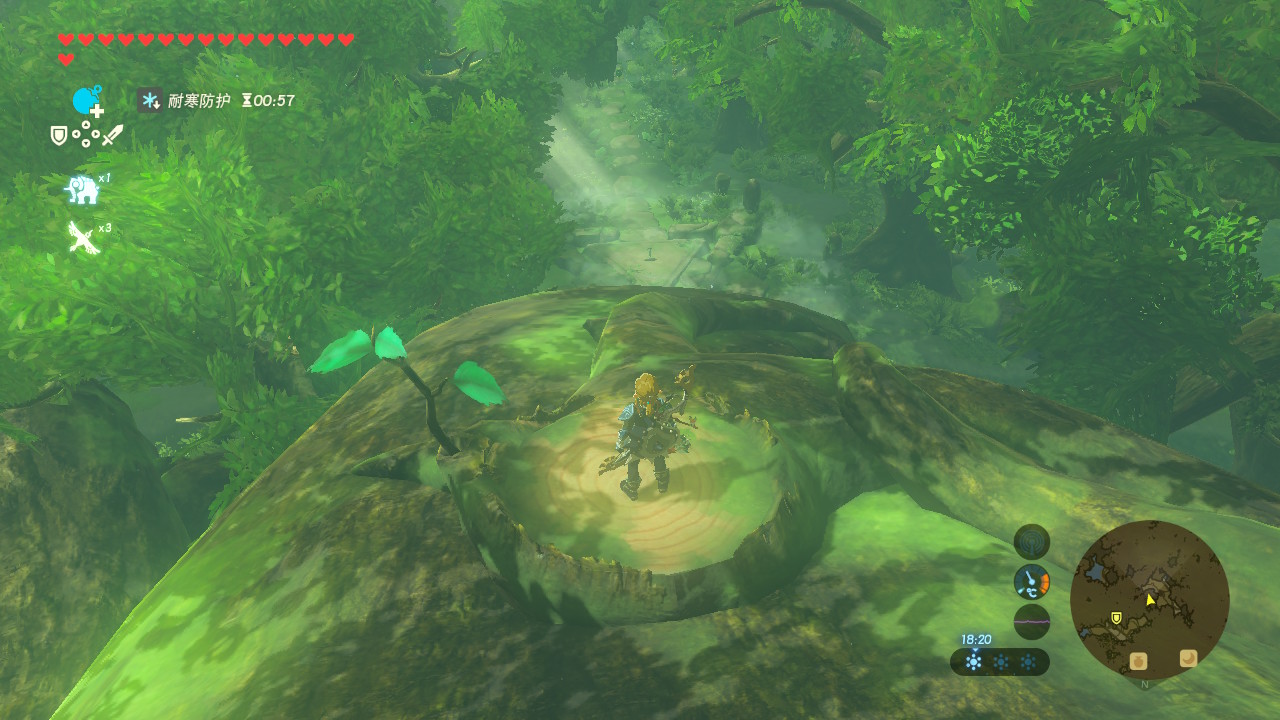Open the weather forecast bar
The height and width of the screenshot is (720, 1280).
click(x=999, y=662)
